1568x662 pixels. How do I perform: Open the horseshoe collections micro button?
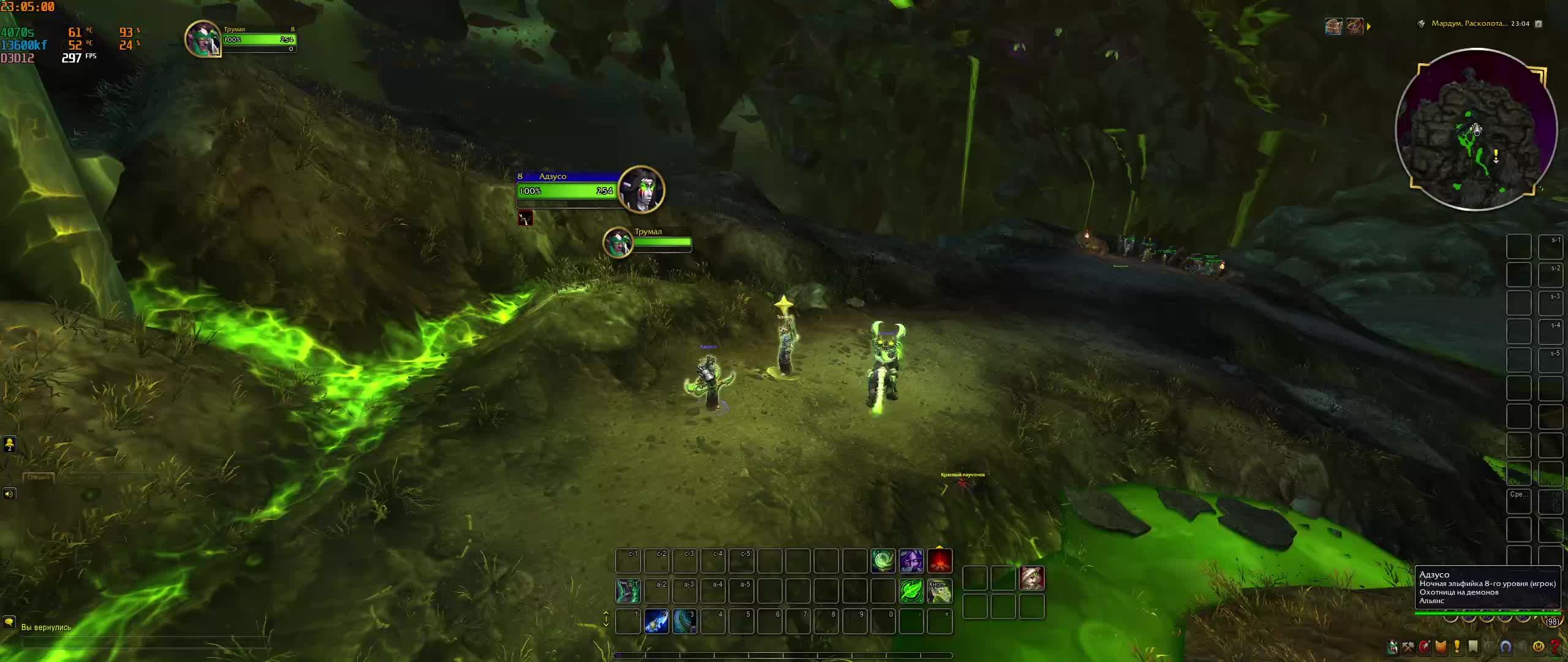[1506, 647]
